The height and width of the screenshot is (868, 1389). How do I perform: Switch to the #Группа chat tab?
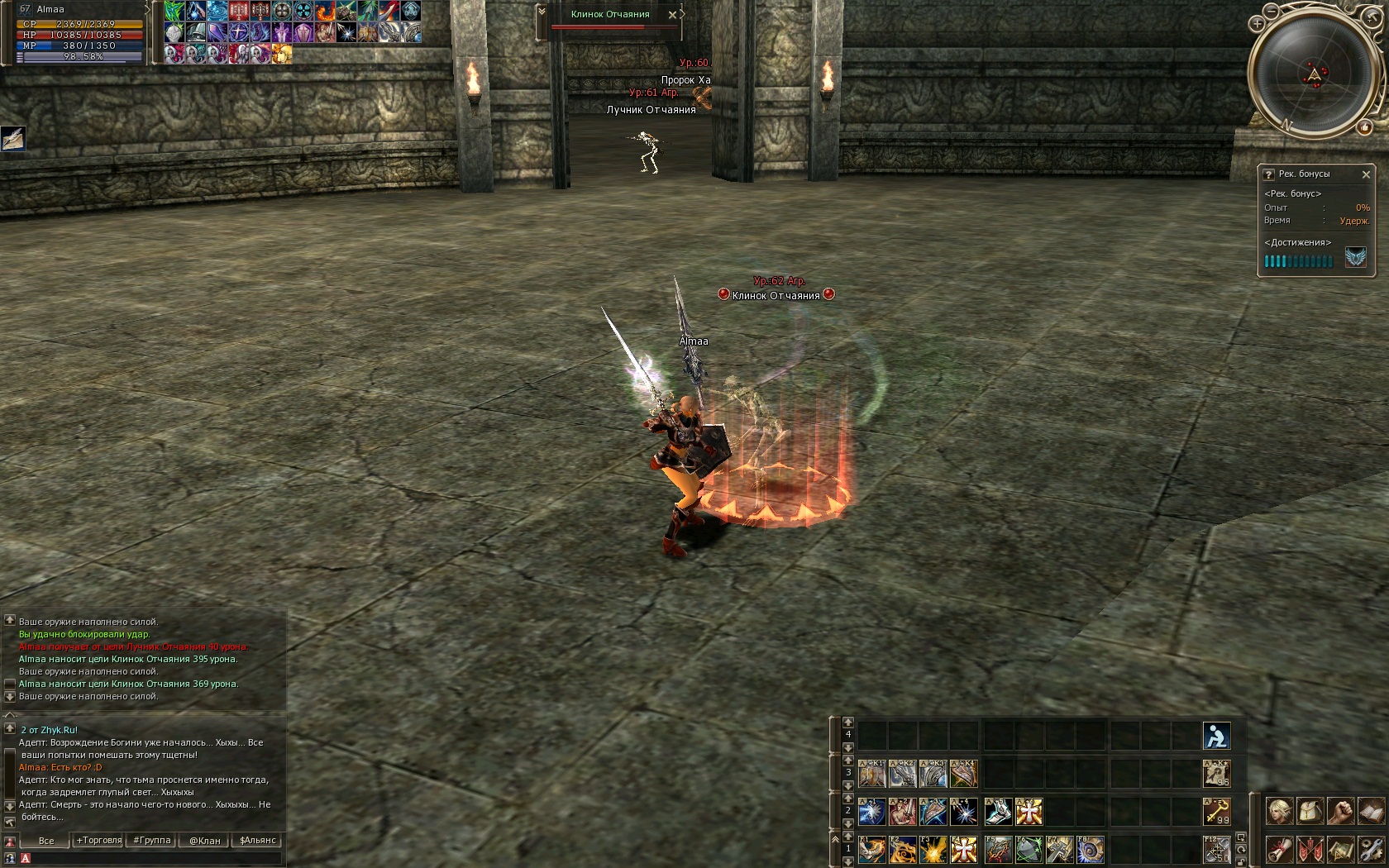[152, 840]
